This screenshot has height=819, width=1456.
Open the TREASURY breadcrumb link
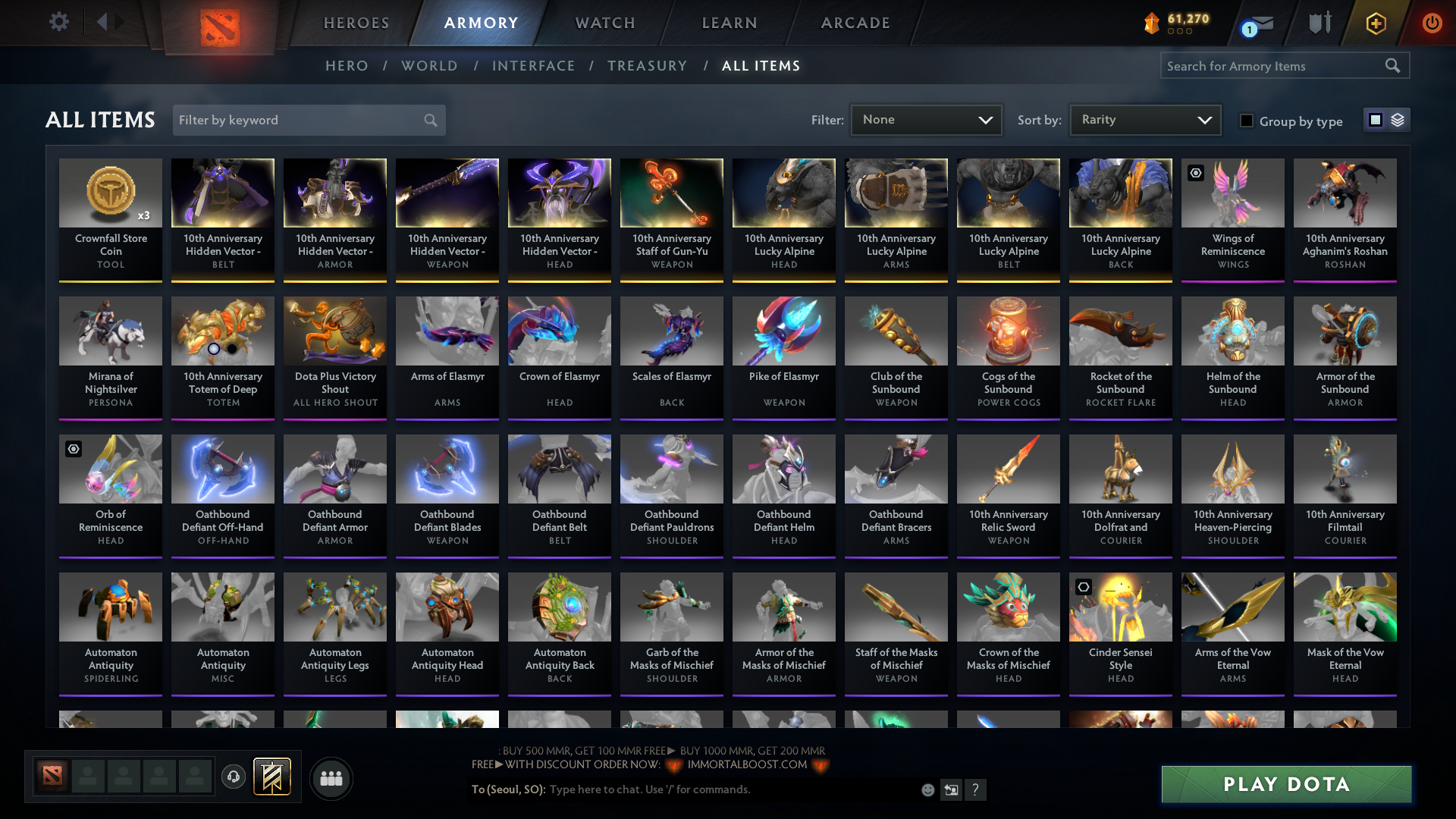pyautogui.click(x=648, y=66)
